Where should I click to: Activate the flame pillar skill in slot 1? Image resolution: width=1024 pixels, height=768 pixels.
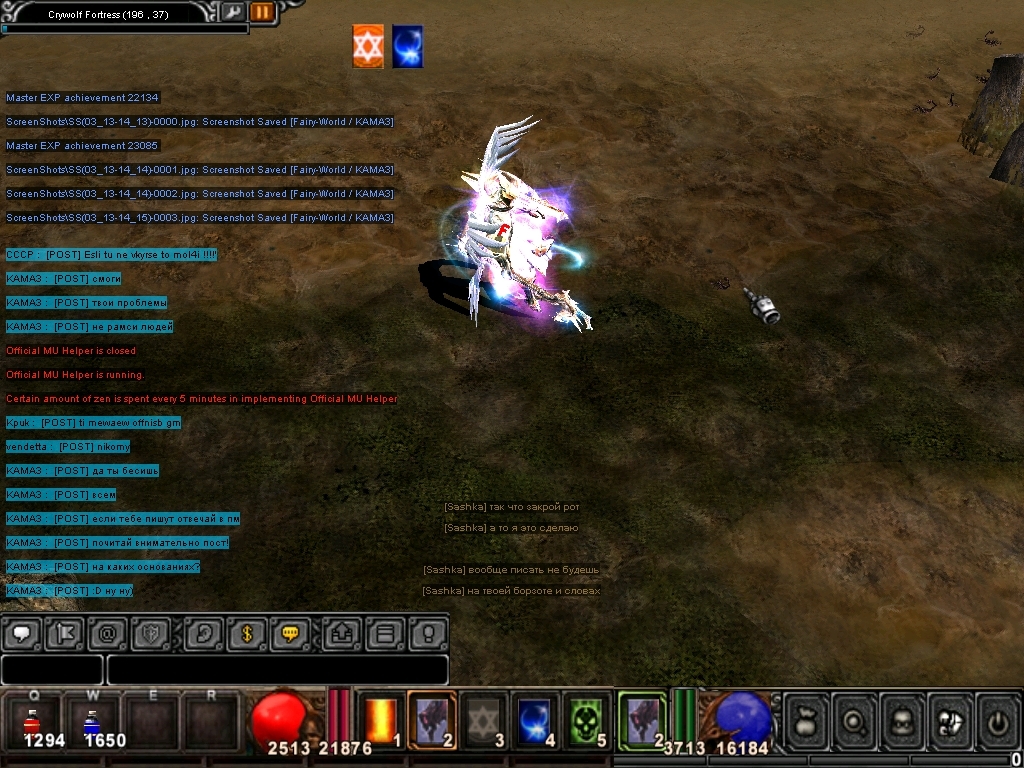coord(382,720)
